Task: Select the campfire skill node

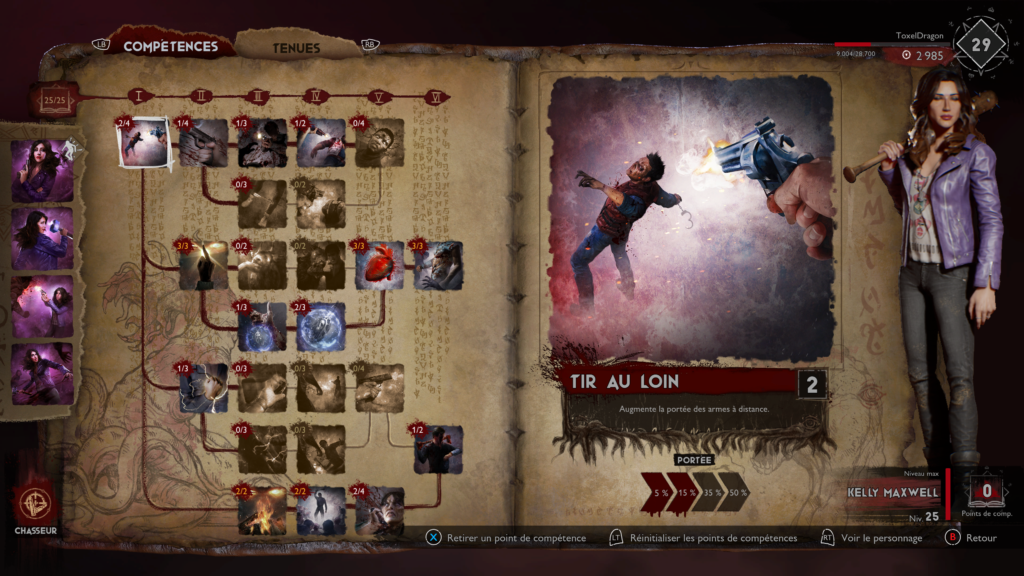Action: (x=262, y=510)
